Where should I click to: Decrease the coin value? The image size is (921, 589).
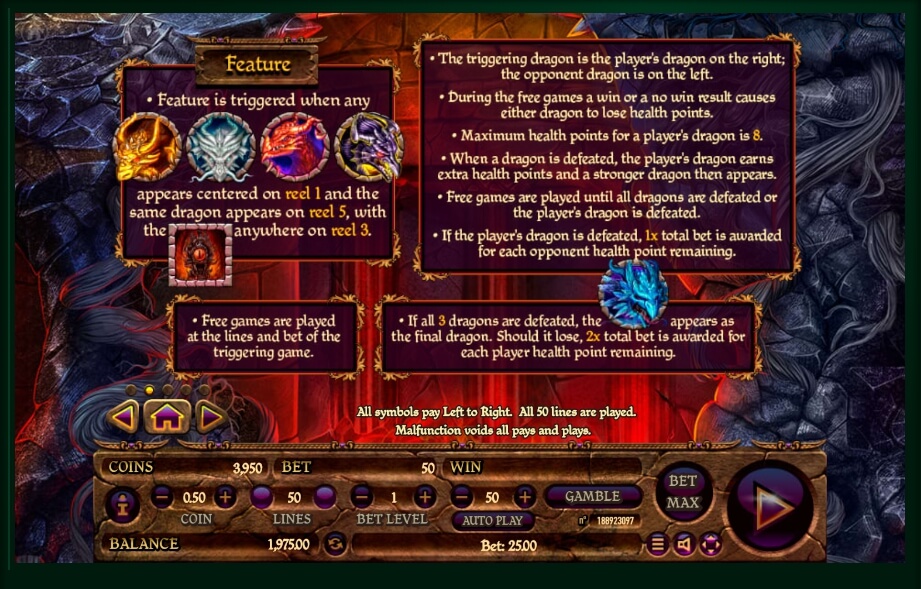coord(162,497)
